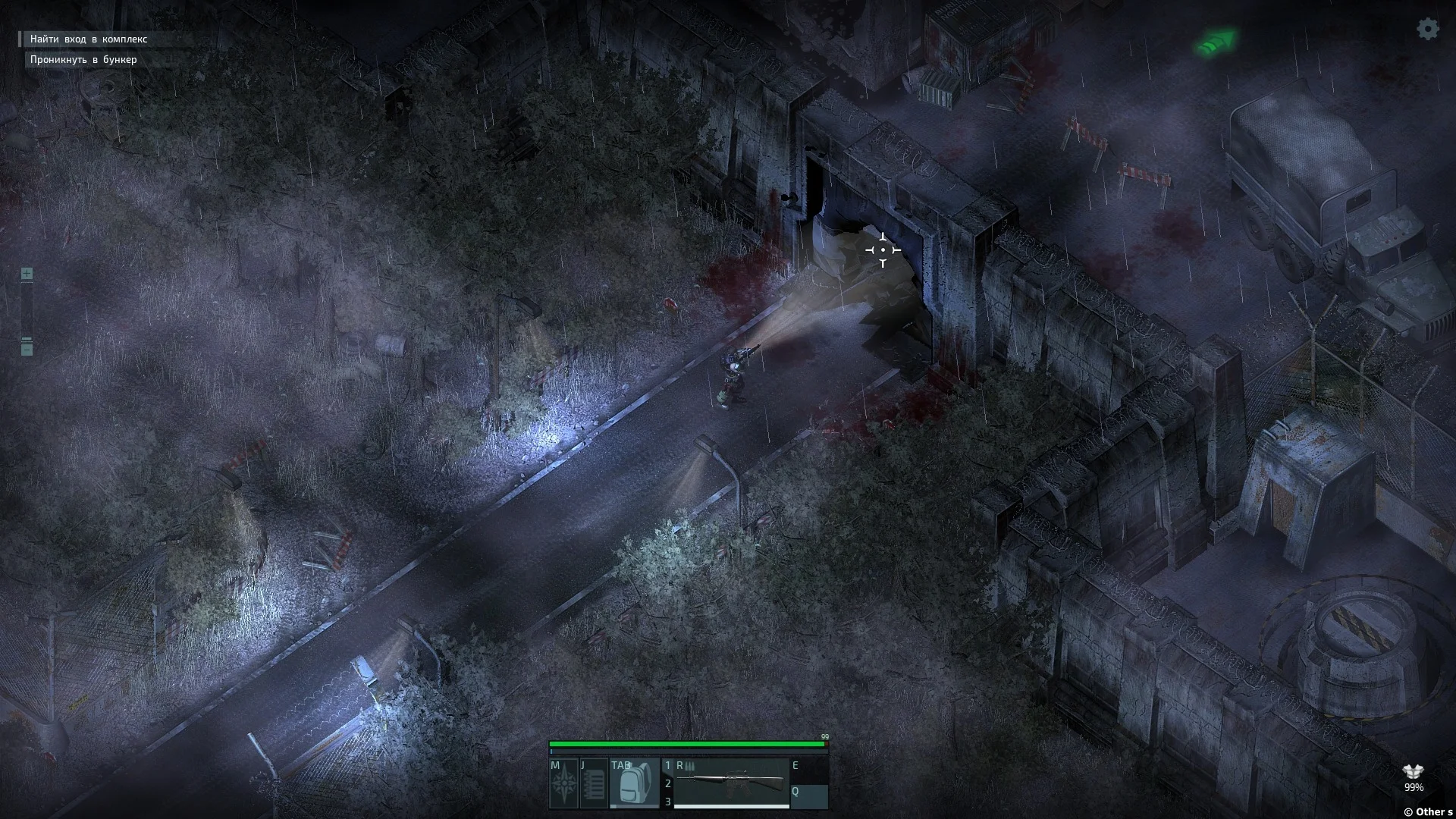
Task: Click the E quick-use slot
Action: [x=809, y=770]
